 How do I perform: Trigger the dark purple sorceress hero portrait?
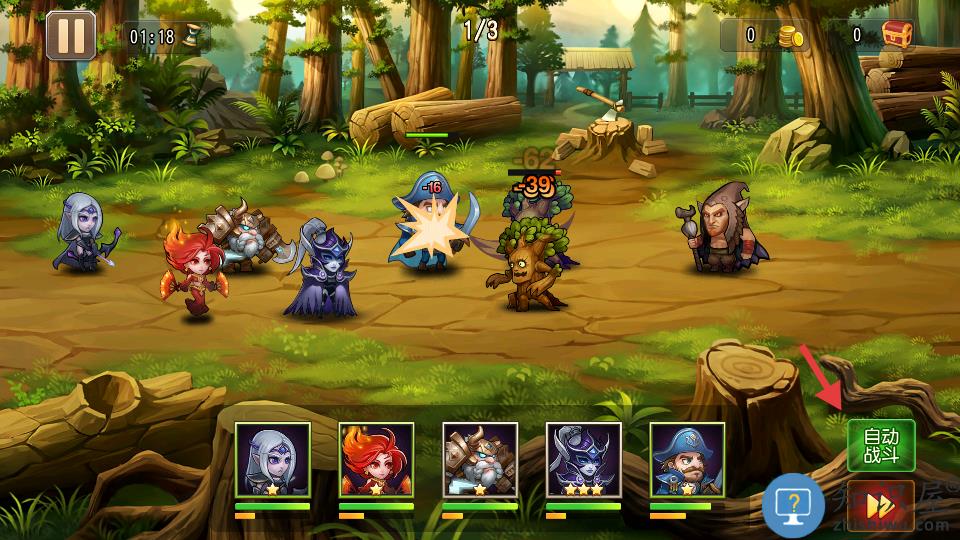click(584, 460)
